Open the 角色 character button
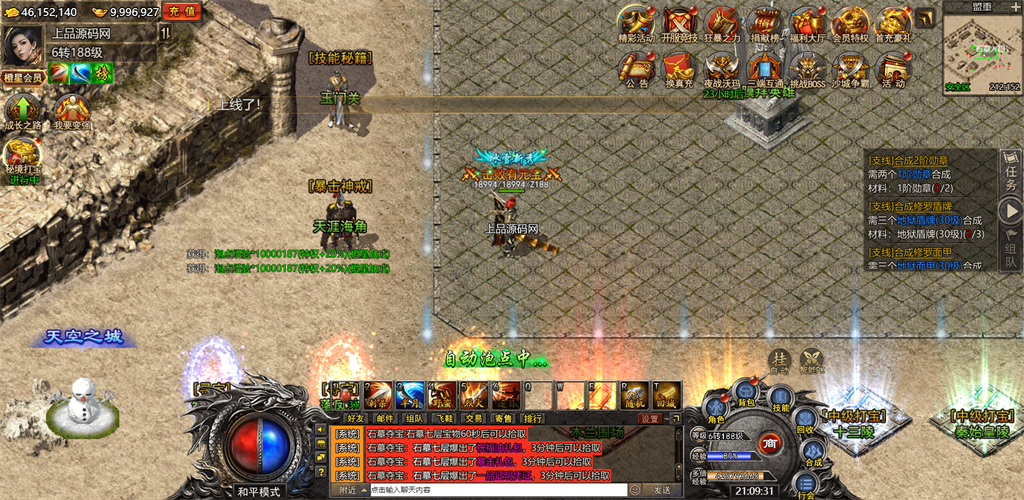 [716, 411]
